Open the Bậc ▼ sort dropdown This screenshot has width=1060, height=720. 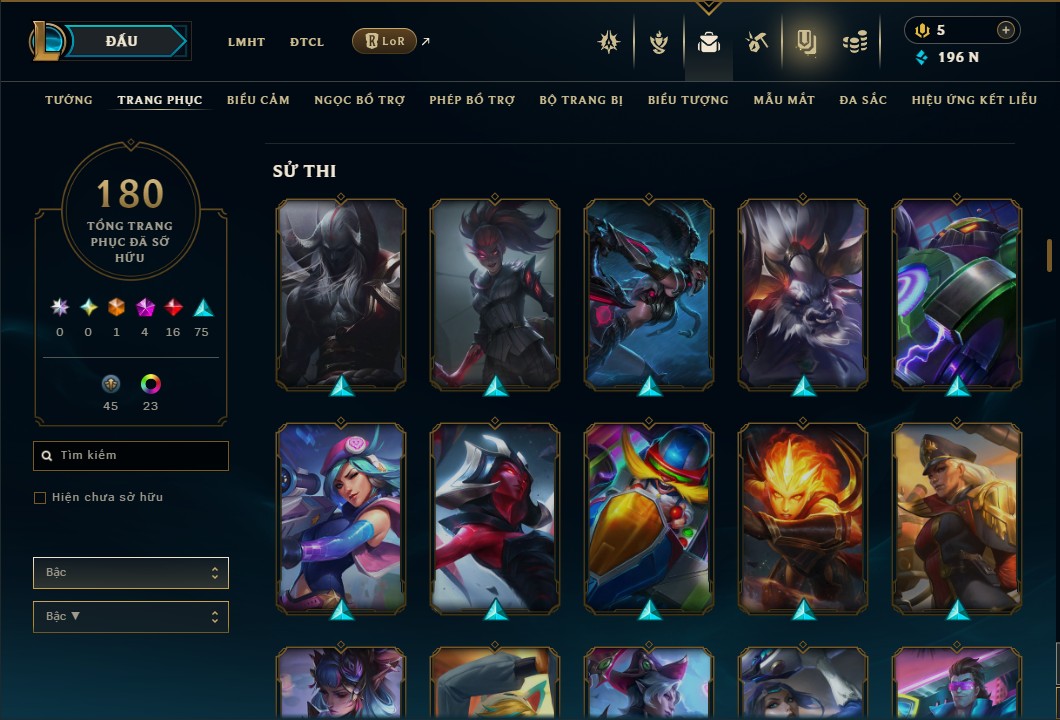pos(131,616)
